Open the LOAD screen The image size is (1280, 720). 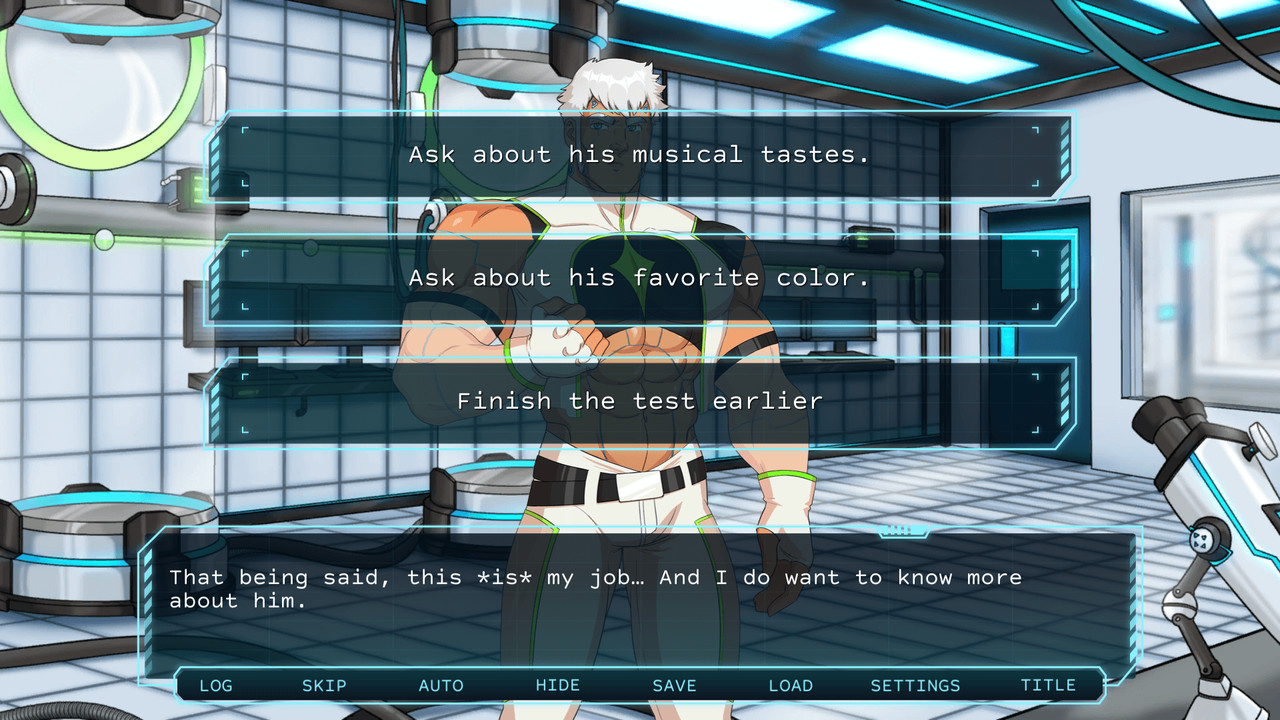coord(791,686)
